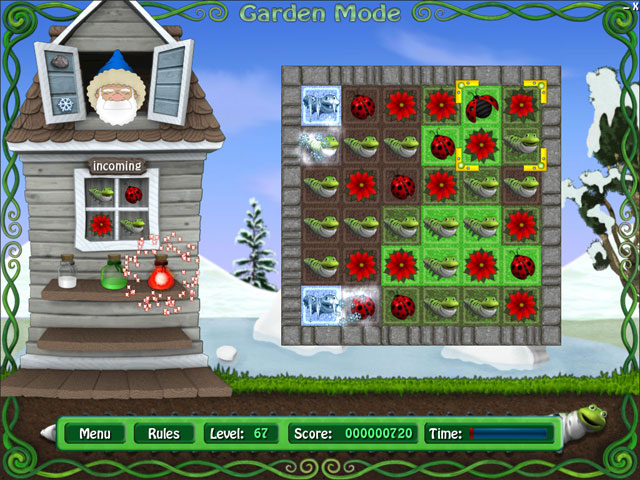Select the frost-covered frog tile
Viewport: 640px width, 480px height.
tap(321, 145)
